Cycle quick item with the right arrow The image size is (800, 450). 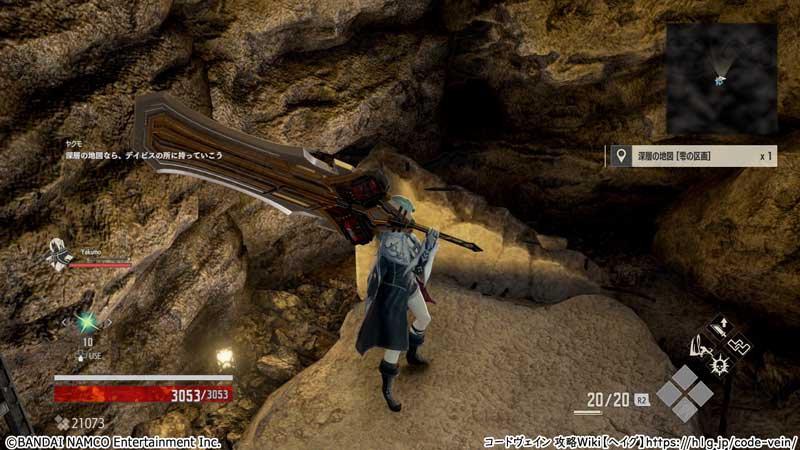(x=109, y=323)
